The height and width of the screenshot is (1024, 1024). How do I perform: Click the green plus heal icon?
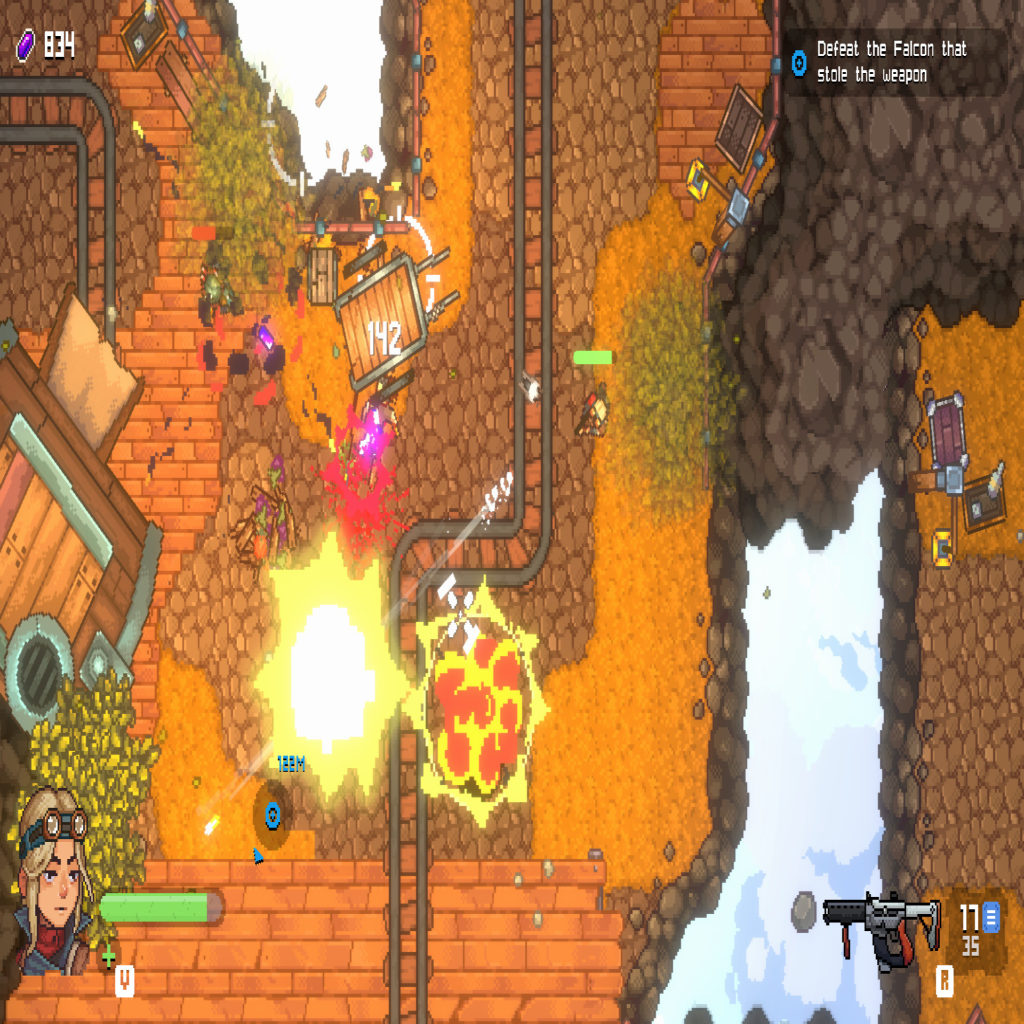(108, 957)
